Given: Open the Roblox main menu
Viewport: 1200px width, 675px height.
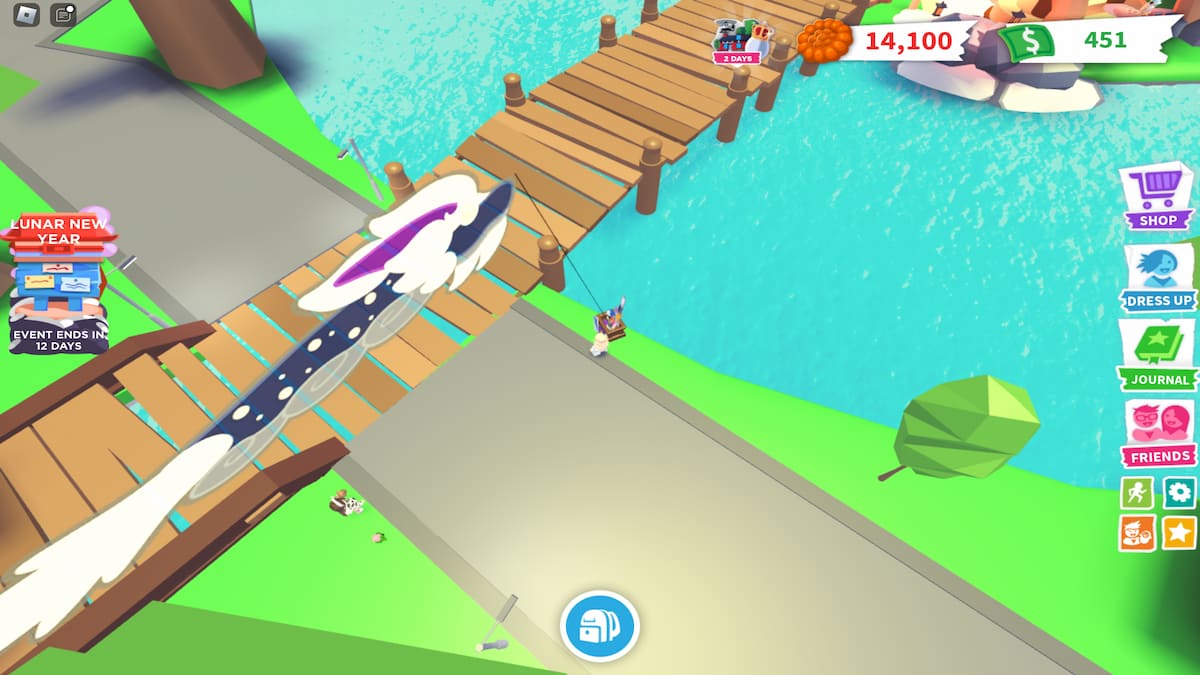Looking at the screenshot, I should (x=26, y=14).
